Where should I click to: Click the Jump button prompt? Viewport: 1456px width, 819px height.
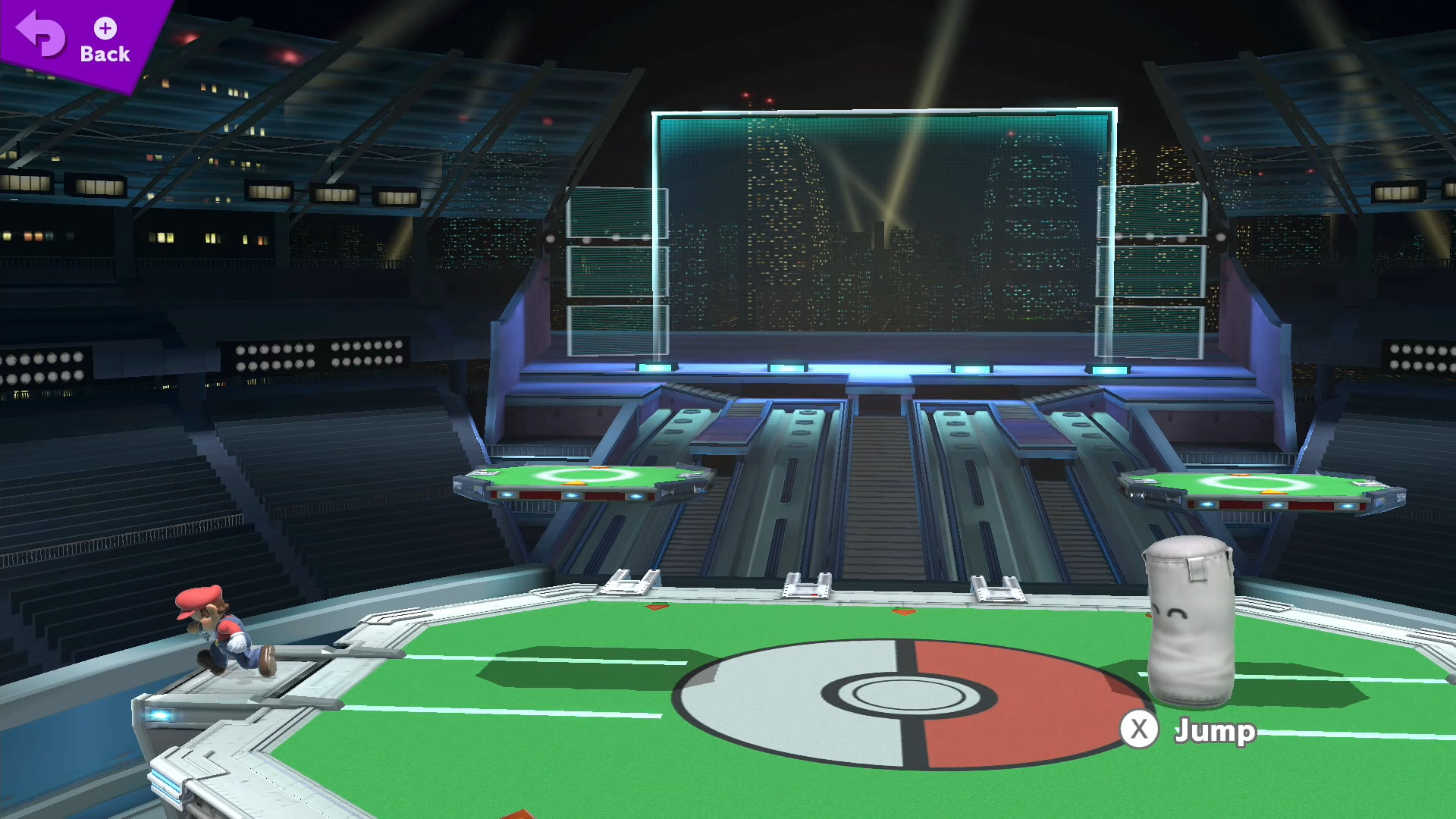(x=1137, y=730)
